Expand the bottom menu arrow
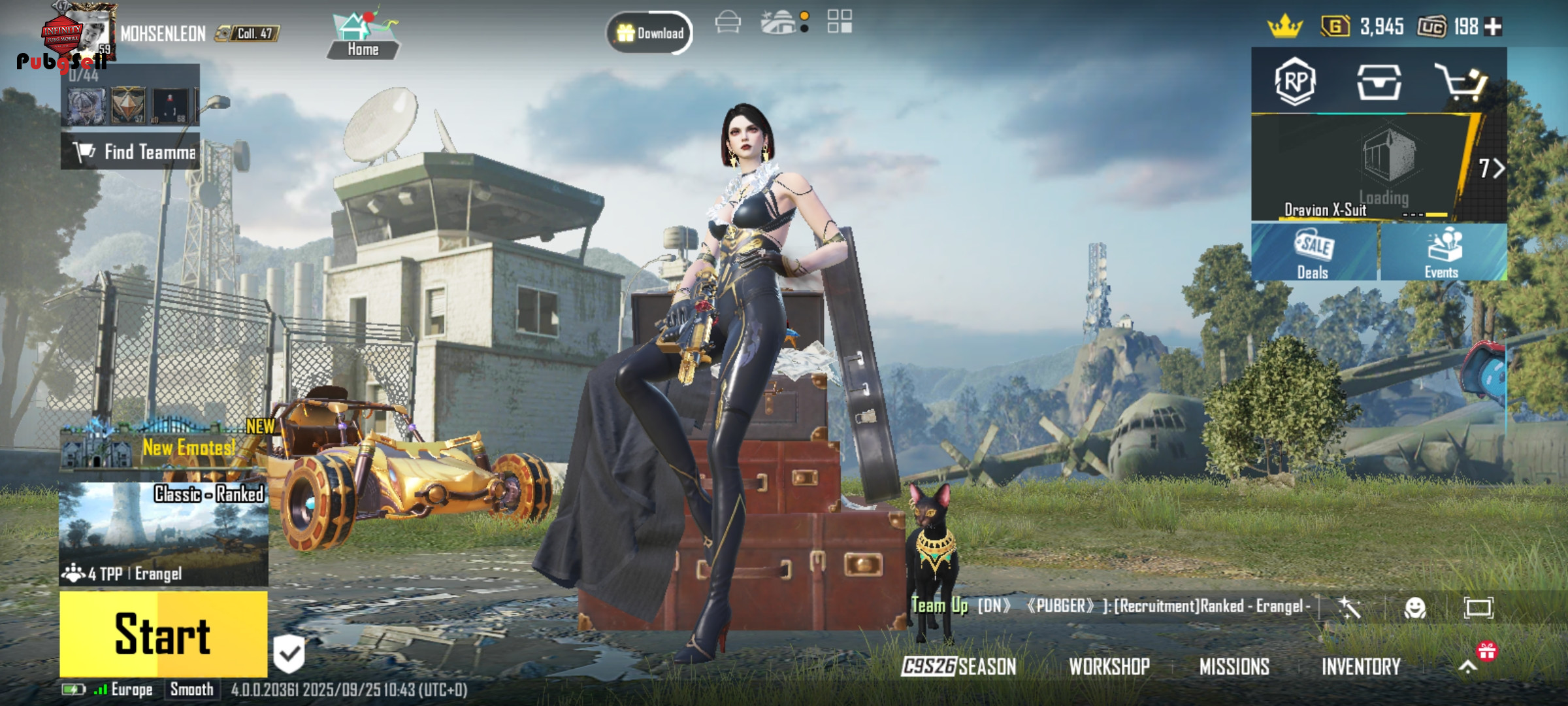 pyautogui.click(x=1467, y=666)
